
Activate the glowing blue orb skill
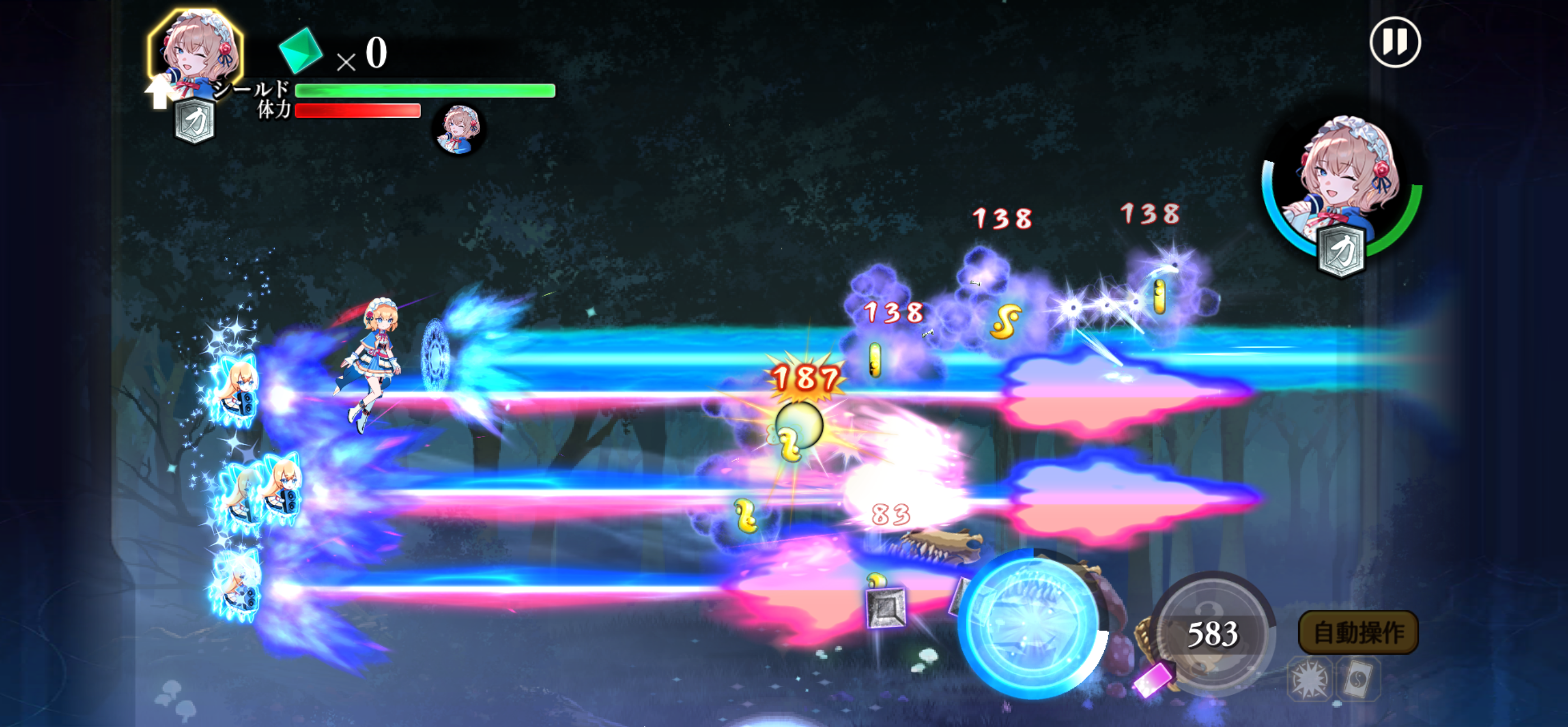point(1031,625)
